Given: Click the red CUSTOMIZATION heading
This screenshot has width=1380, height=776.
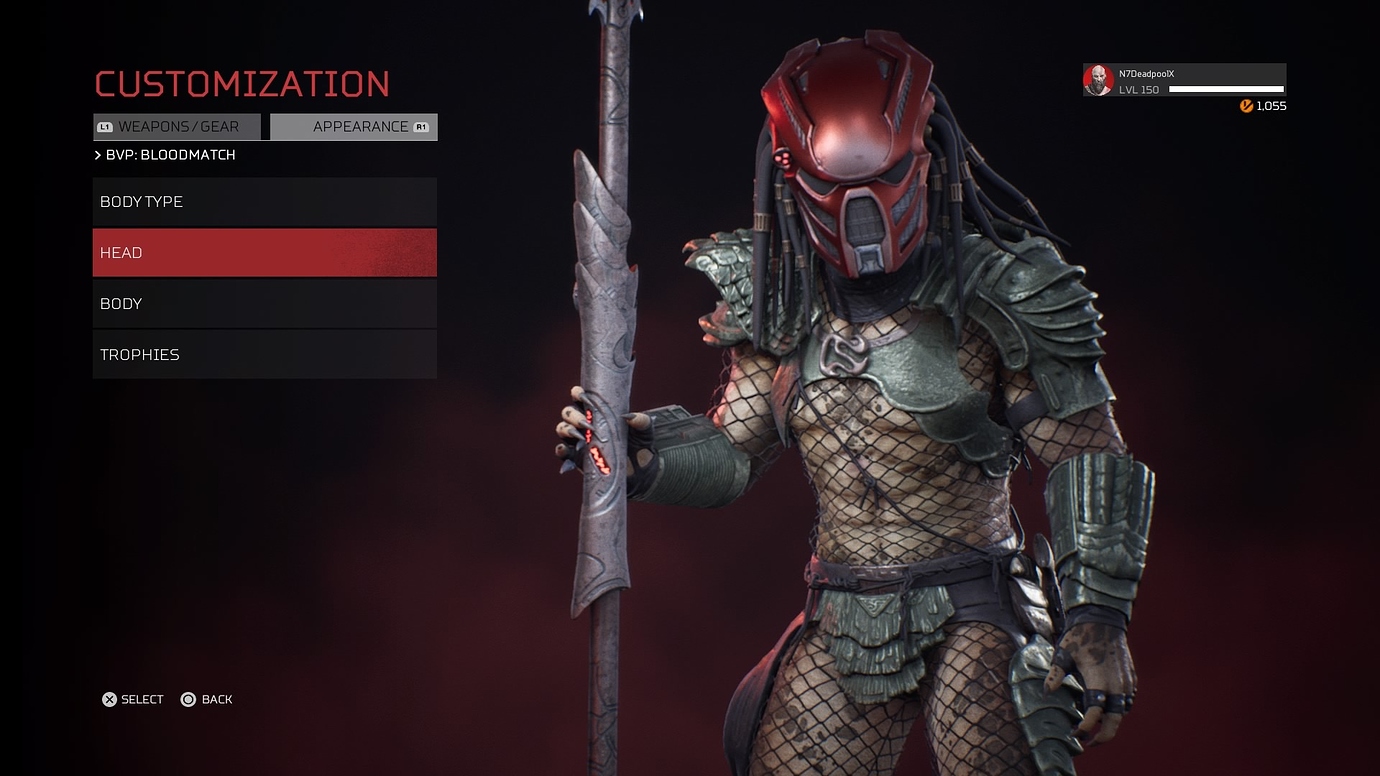Looking at the screenshot, I should click(243, 84).
